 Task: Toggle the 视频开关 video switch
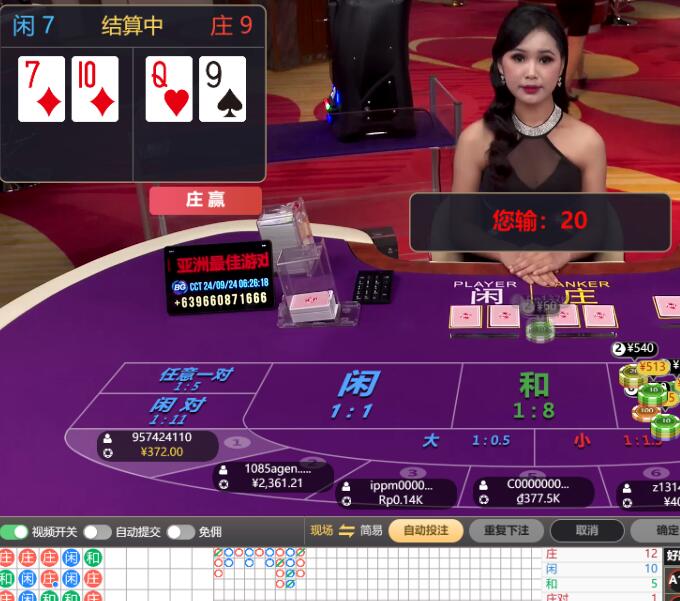pyautogui.click(x=15, y=532)
